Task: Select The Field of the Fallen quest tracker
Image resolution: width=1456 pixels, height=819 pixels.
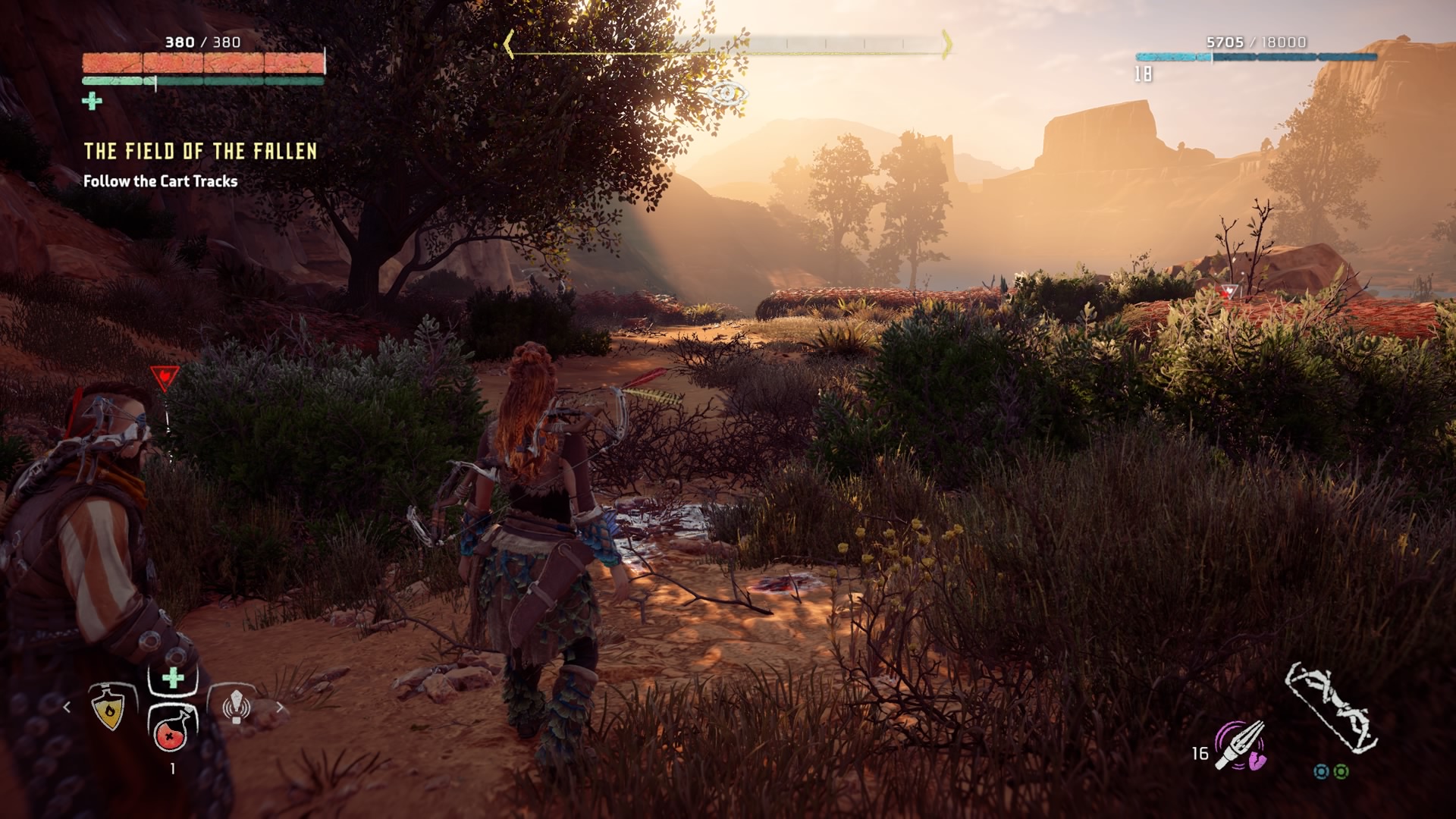Action: [x=200, y=152]
